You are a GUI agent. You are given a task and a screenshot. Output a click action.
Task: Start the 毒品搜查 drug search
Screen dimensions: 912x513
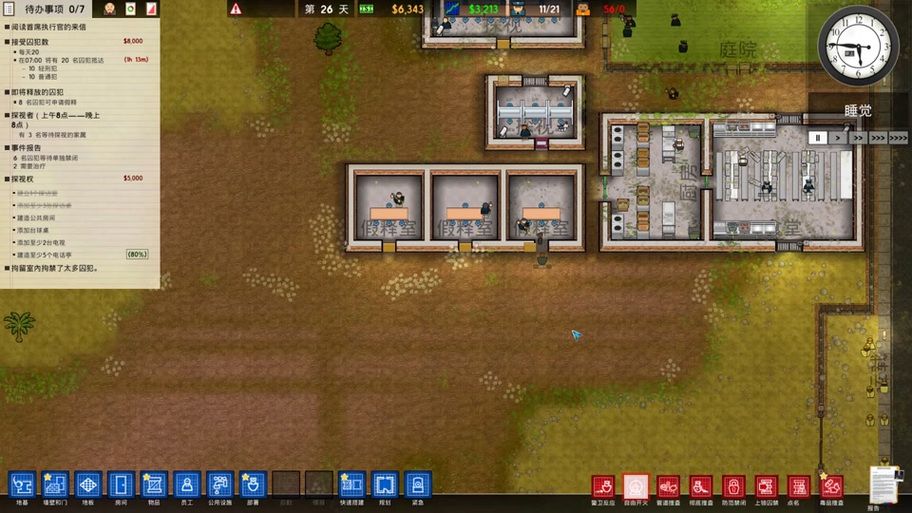832,487
